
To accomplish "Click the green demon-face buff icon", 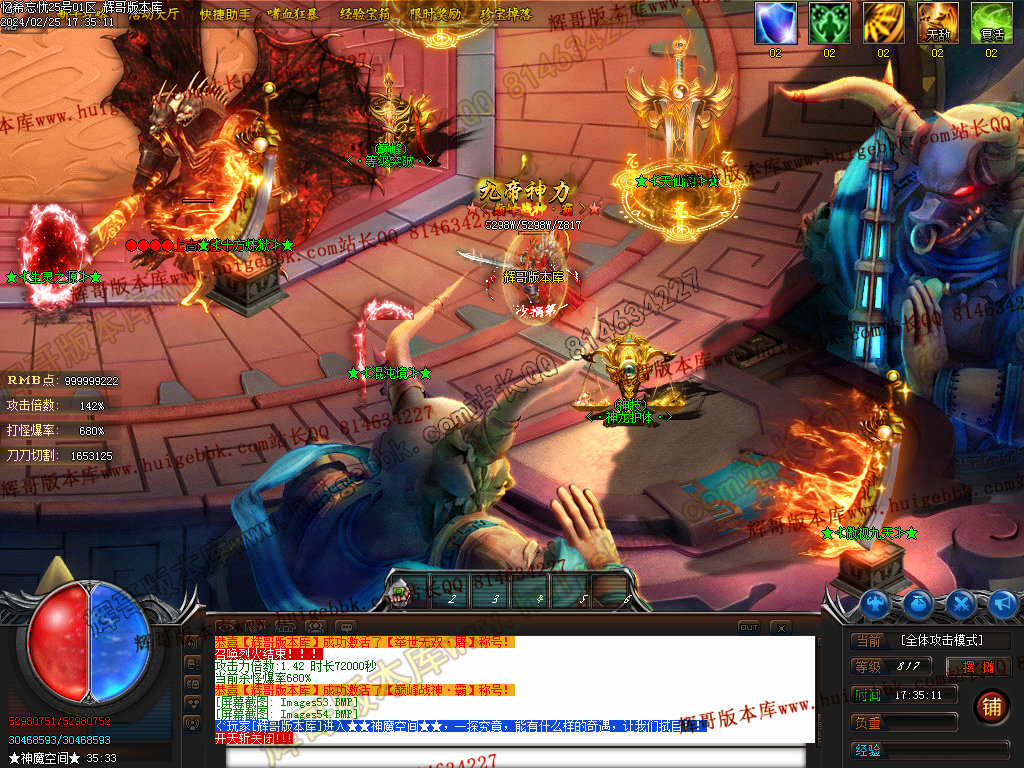I will tap(829, 23).
